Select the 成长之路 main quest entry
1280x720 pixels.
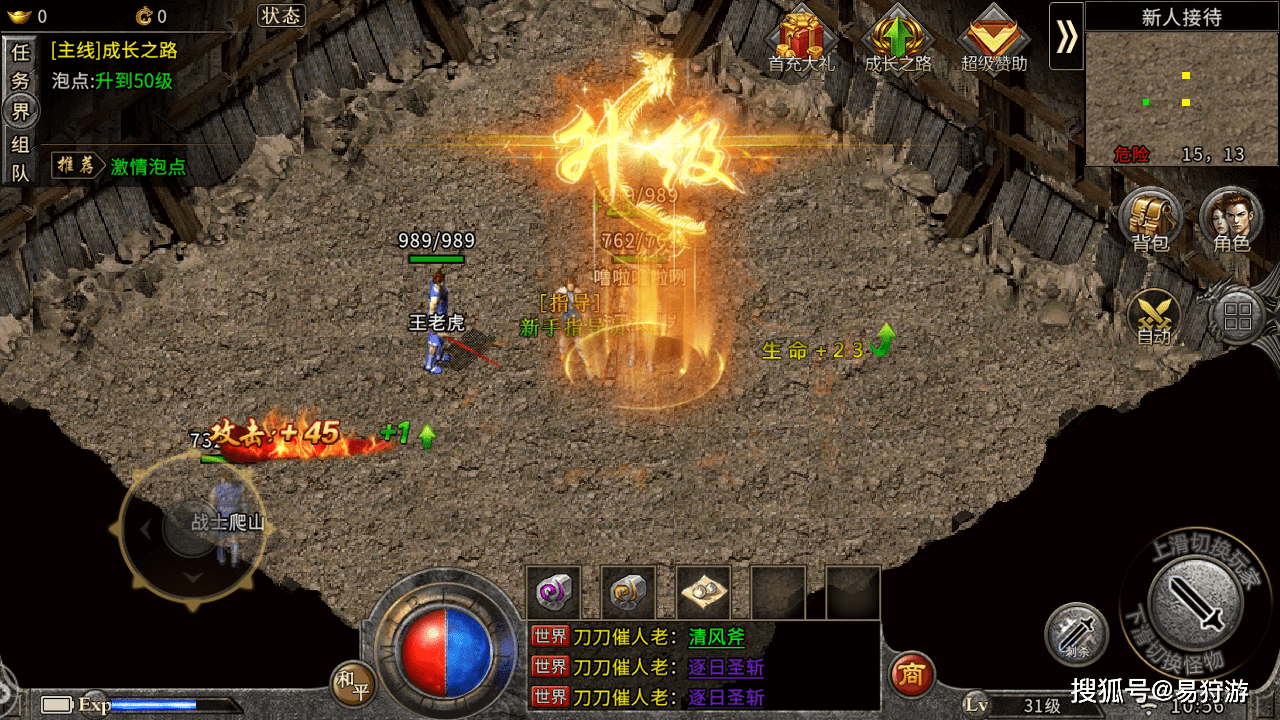tap(114, 50)
